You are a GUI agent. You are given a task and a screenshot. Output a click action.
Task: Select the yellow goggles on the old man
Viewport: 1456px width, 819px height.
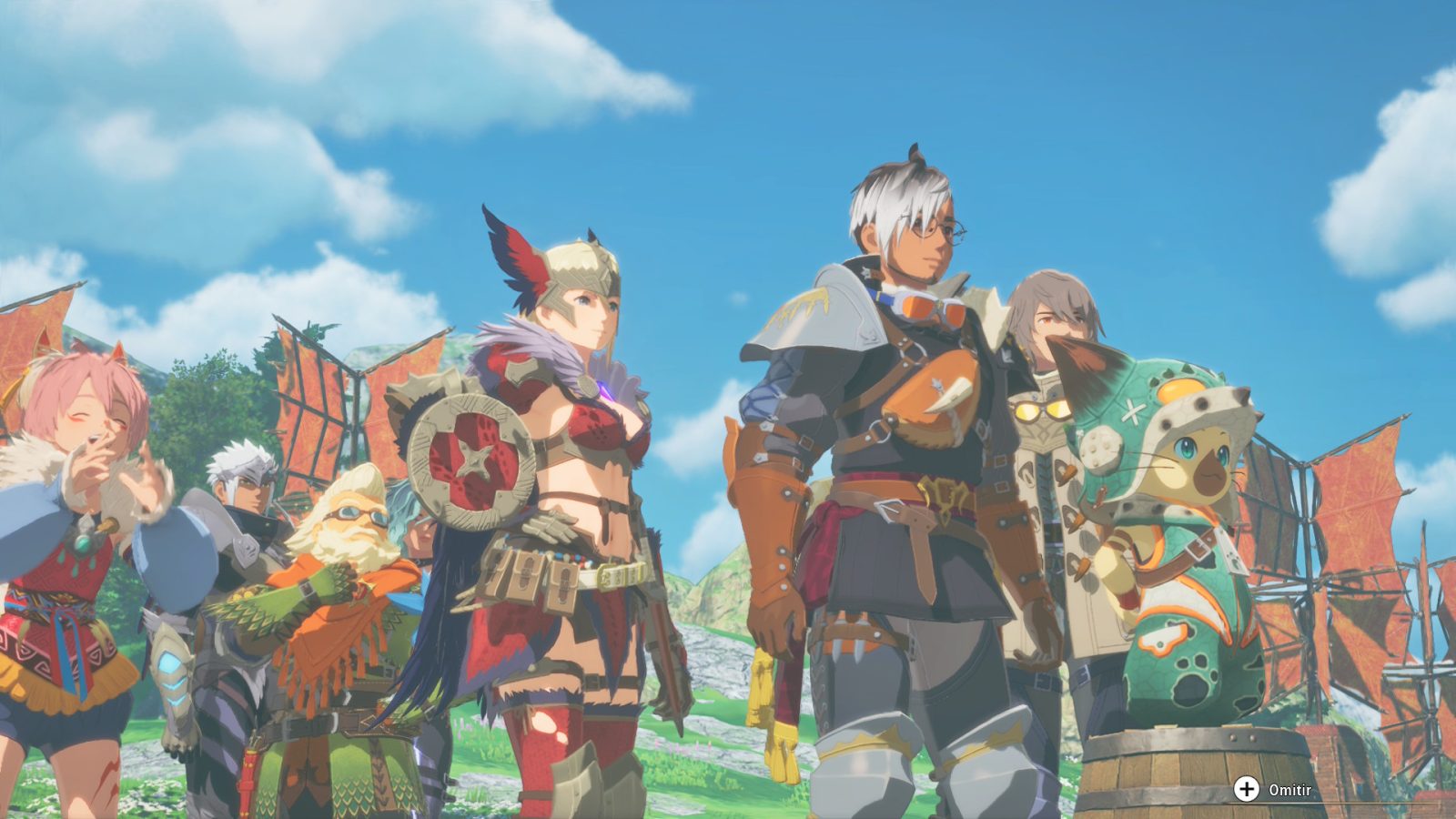(355, 514)
